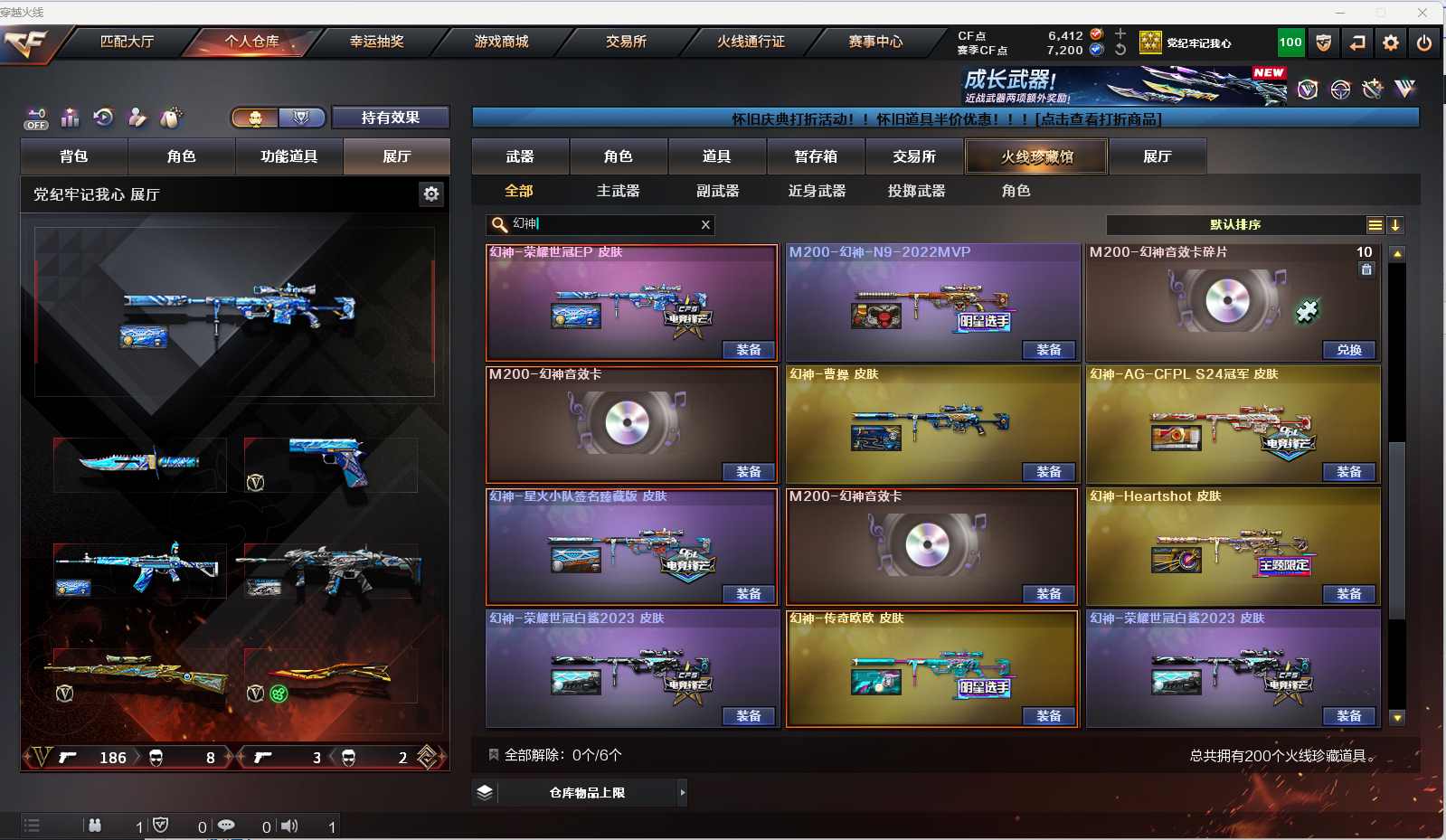Redeem the M200-幻神音效卡碎片 with 兑换
The image size is (1446, 840).
(1349, 350)
